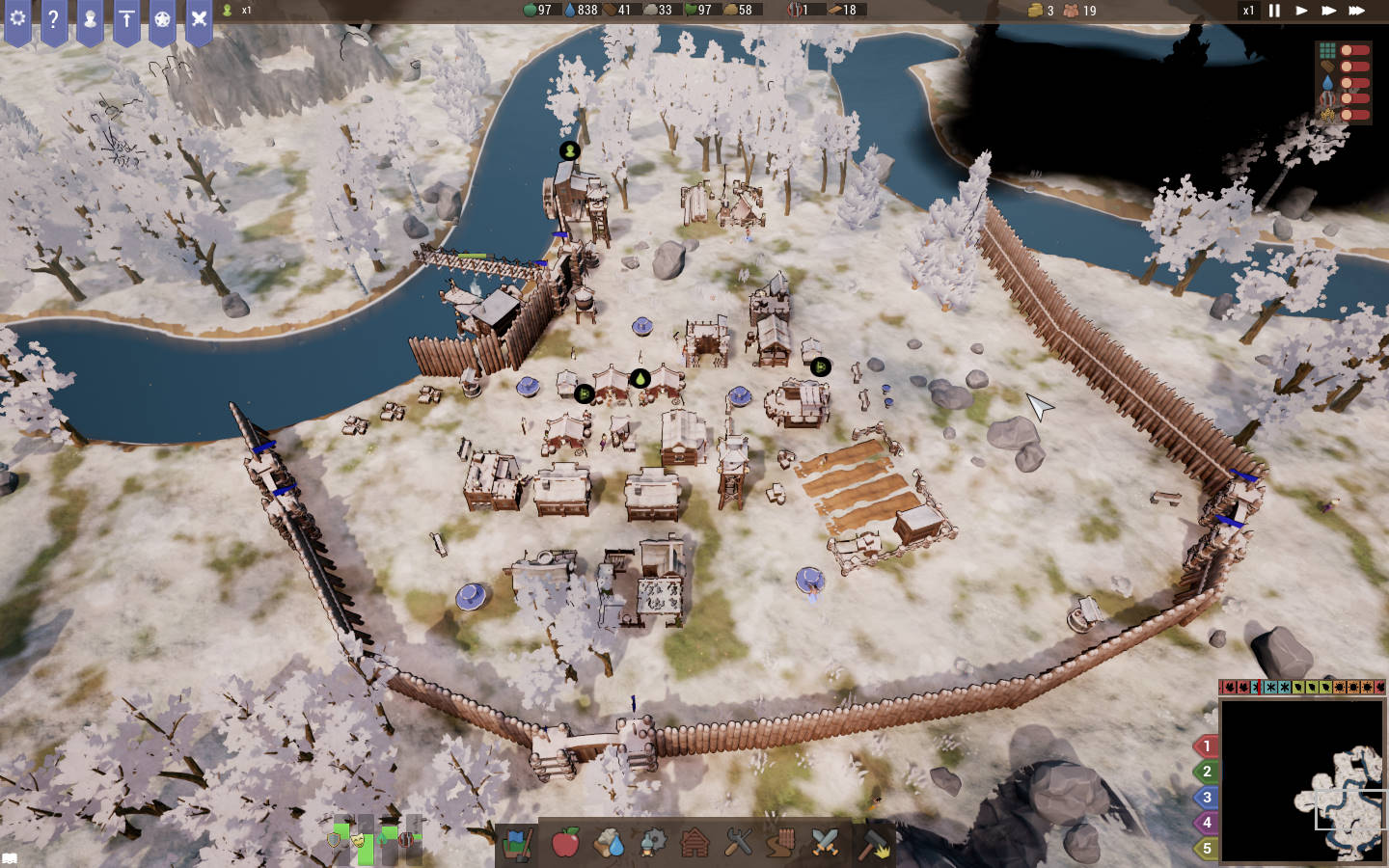Open the wrench and hammer tools category

pyautogui.click(x=738, y=843)
